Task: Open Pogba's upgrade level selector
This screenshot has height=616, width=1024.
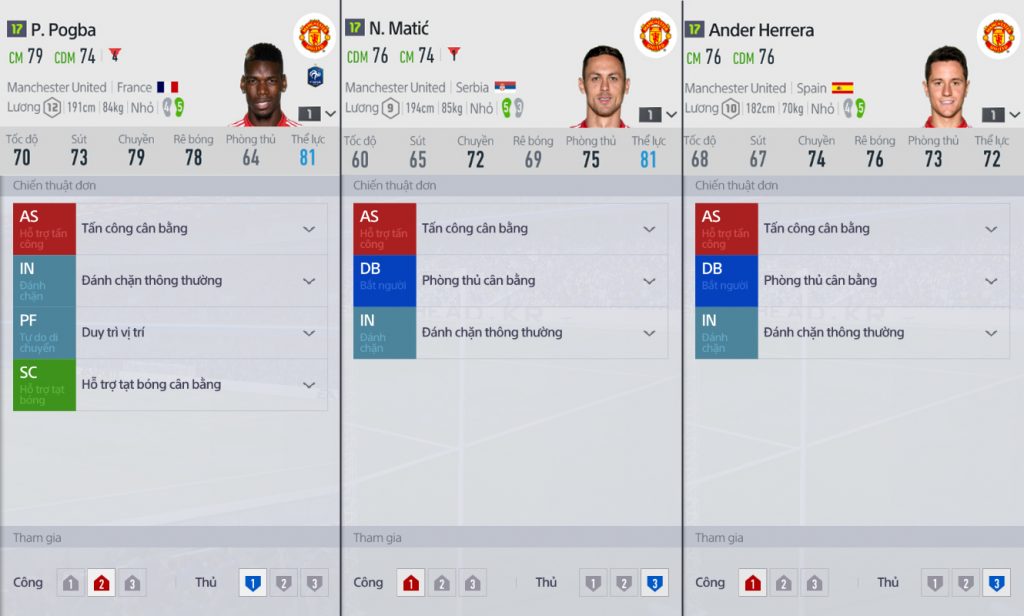Action: click(320, 114)
